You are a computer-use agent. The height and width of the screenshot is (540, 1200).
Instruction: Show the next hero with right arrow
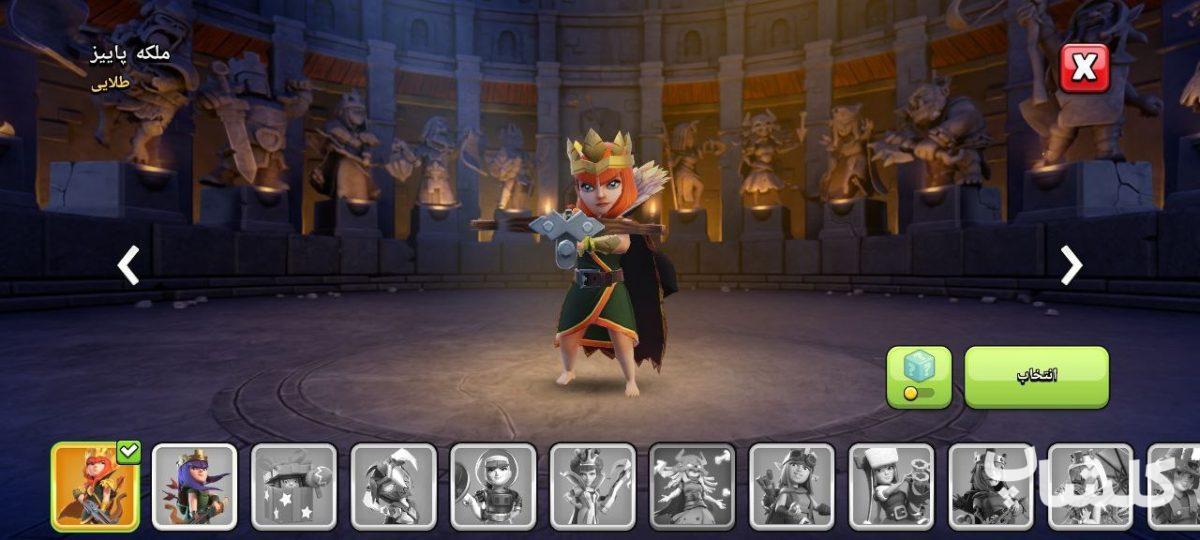pos(1071,265)
